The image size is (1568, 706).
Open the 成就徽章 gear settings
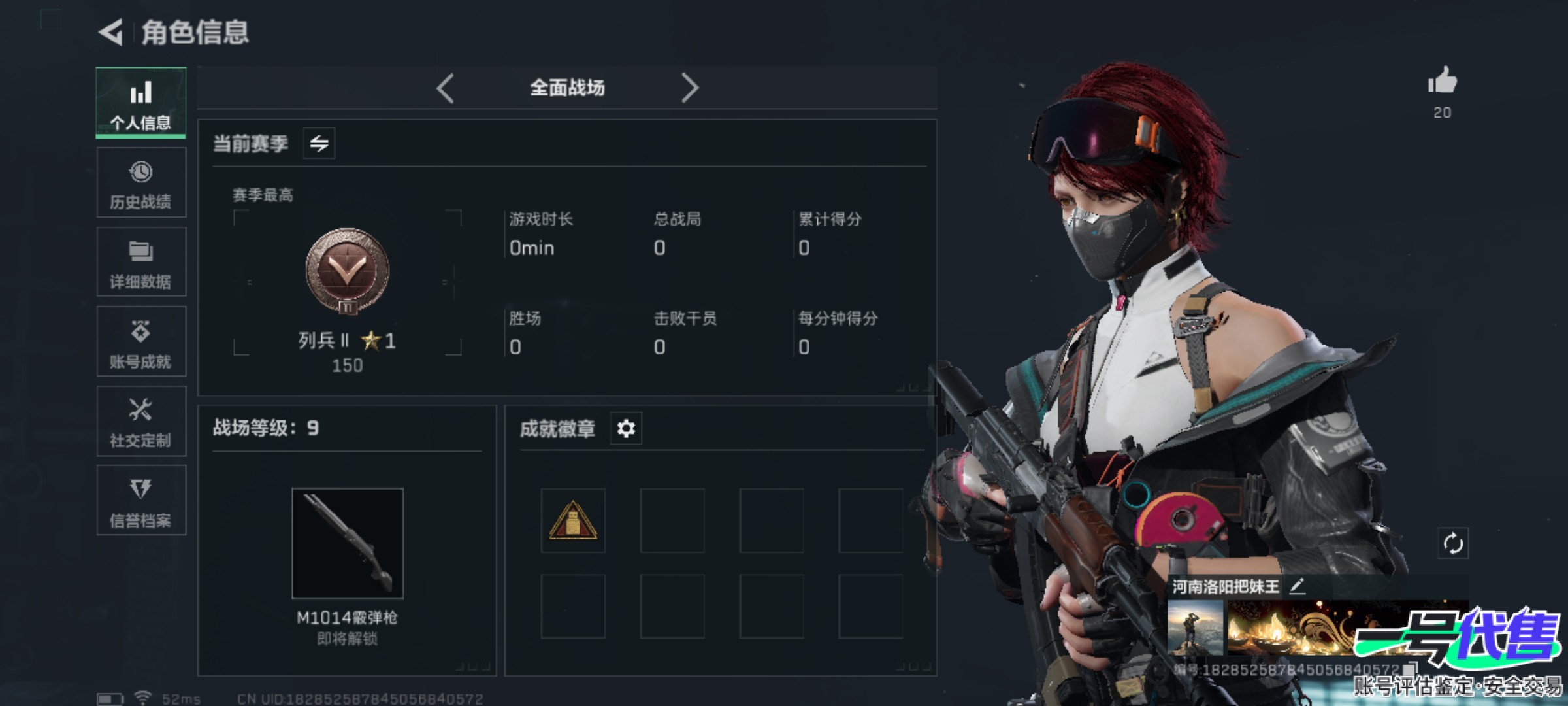626,429
